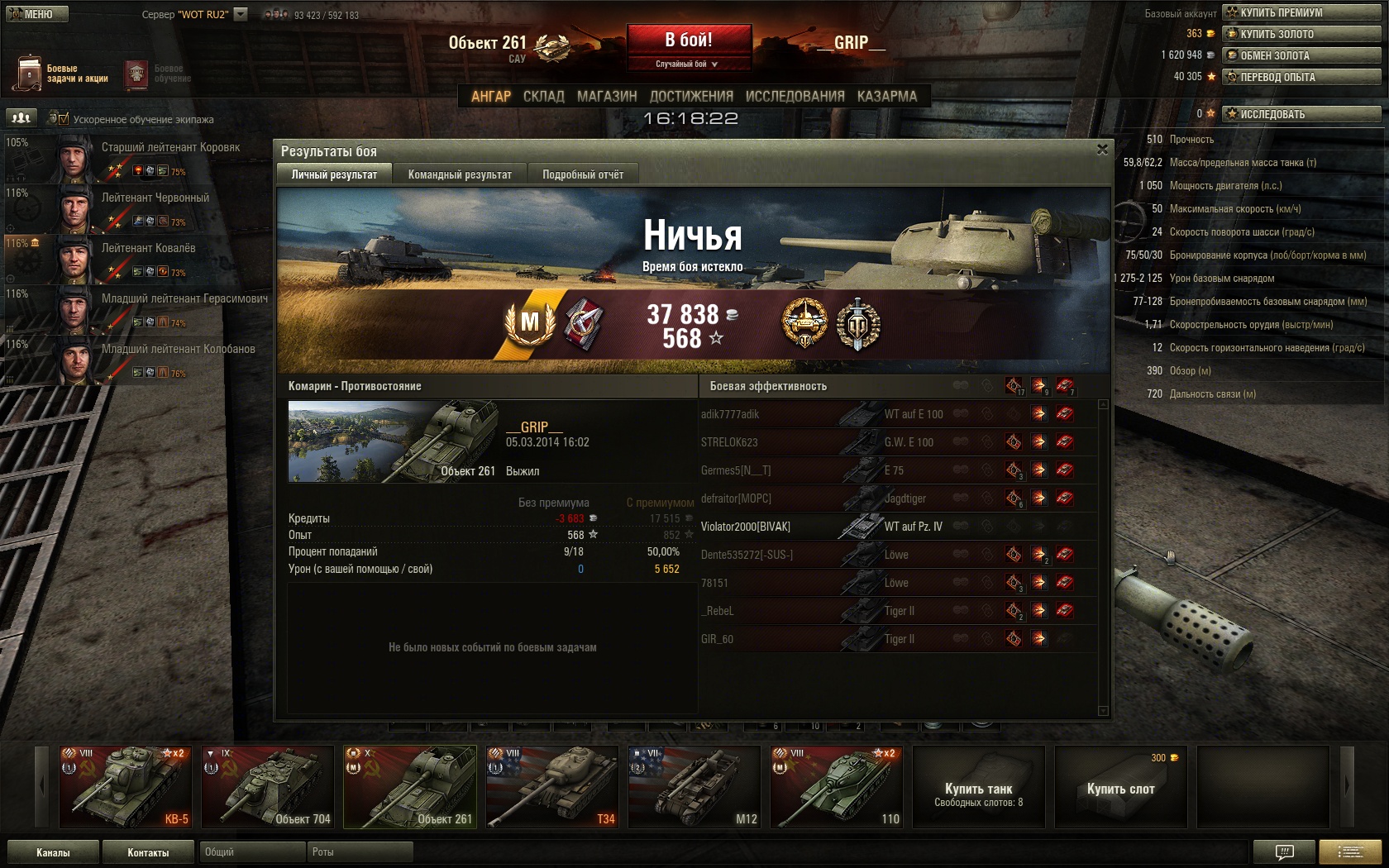Image resolution: width=1389 pixels, height=868 pixels.
Task: Open the Контакты panel
Action: [148, 852]
